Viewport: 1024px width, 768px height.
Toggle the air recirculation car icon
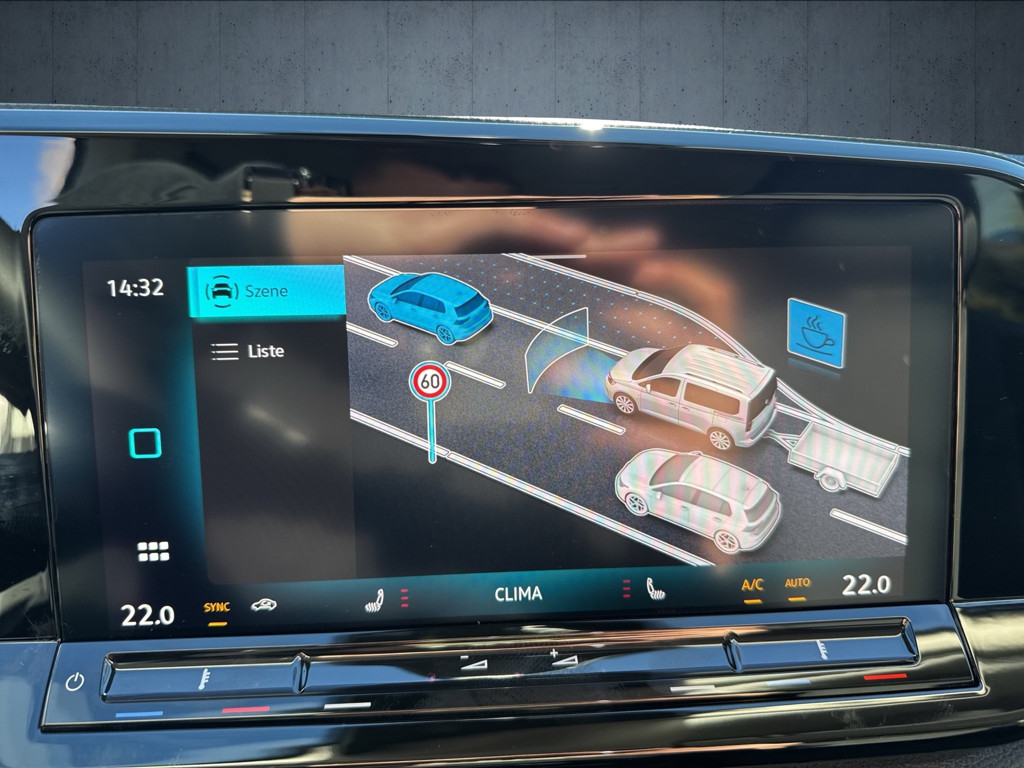pyautogui.click(x=264, y=605)
